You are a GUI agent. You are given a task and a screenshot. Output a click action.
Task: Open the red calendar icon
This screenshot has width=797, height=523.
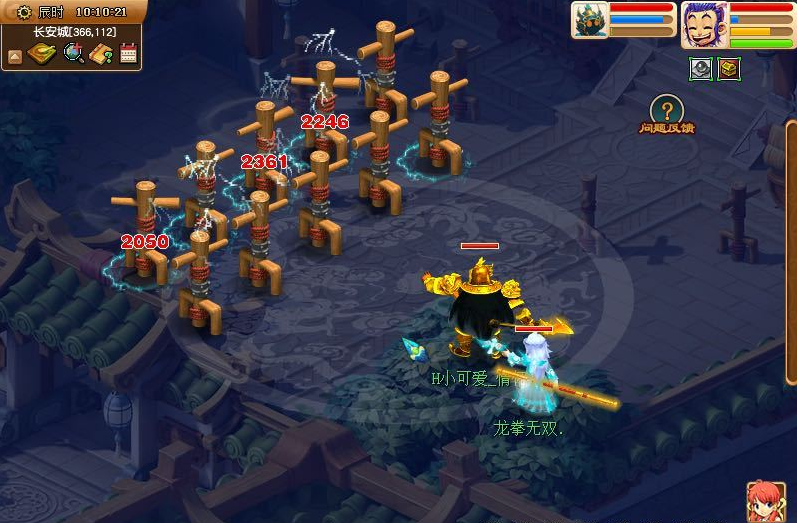(x=128, y=54)
